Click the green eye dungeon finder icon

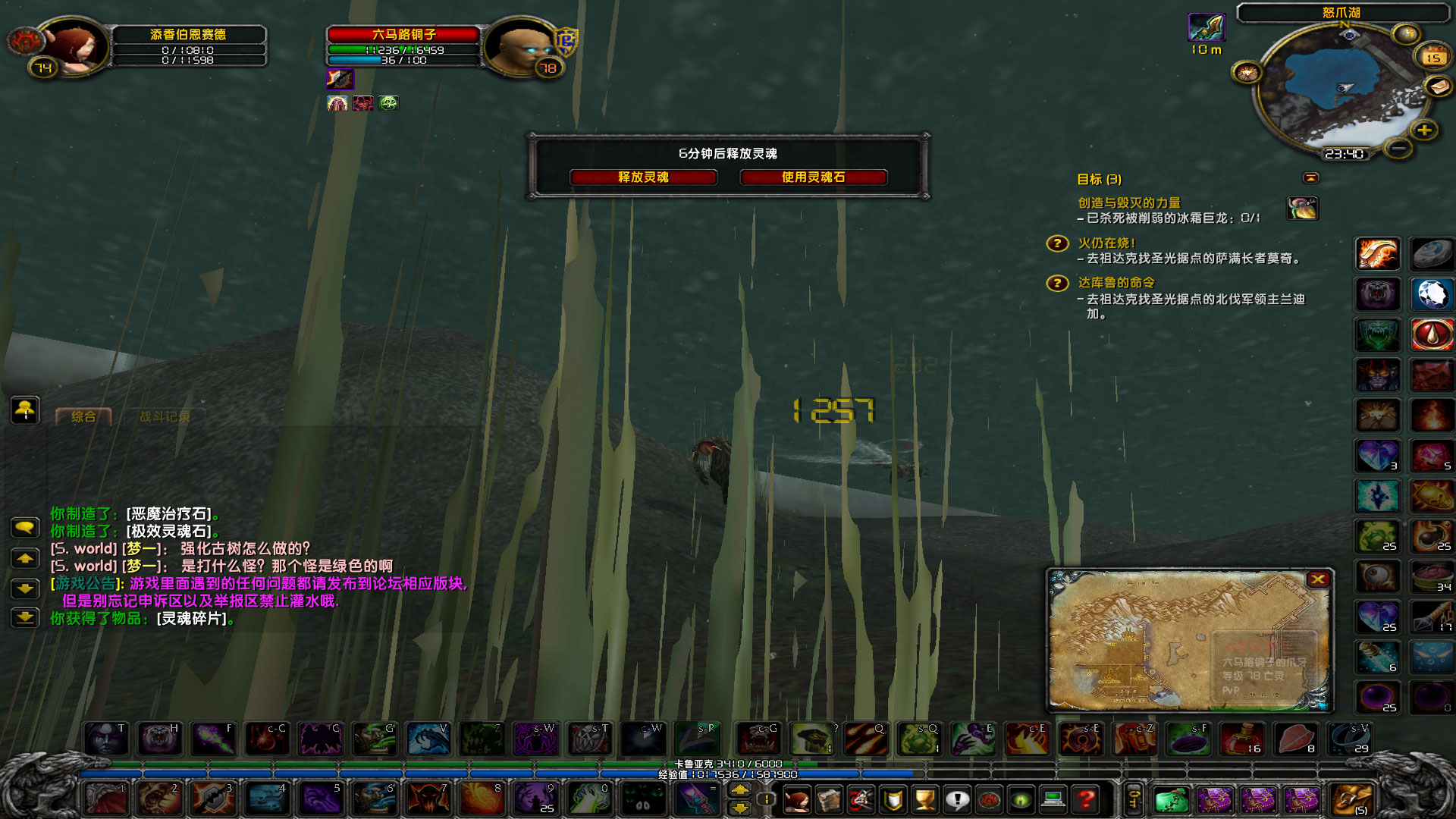1021,799
